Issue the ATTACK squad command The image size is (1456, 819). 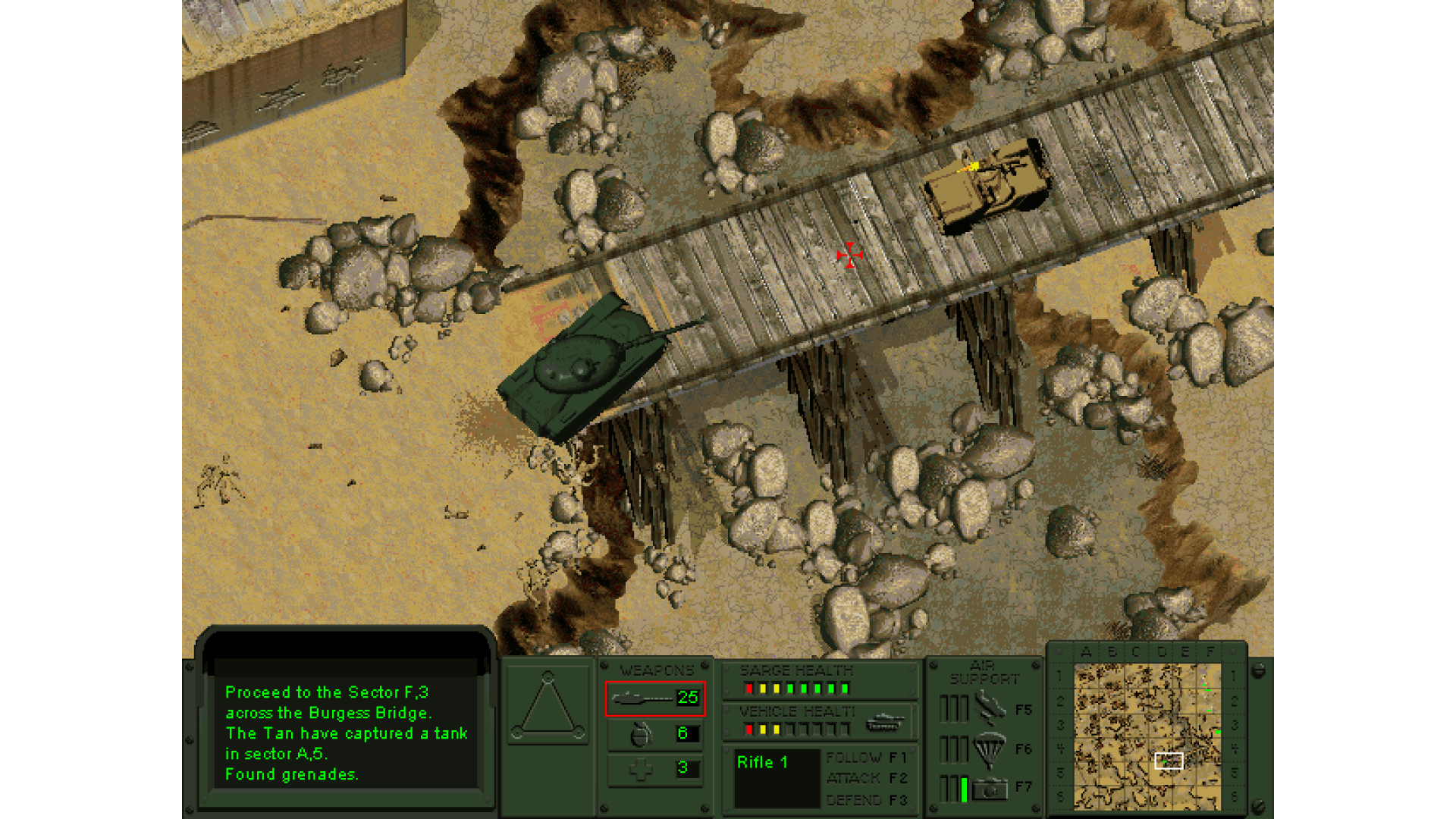click(x=866, y=779)
